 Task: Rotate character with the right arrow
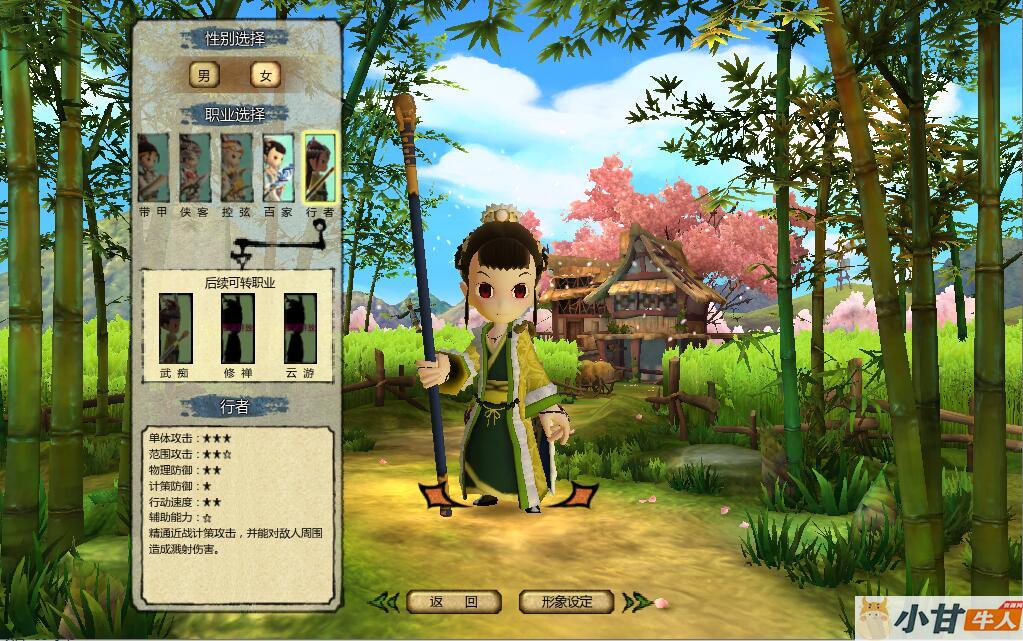[x=578, y=494]
